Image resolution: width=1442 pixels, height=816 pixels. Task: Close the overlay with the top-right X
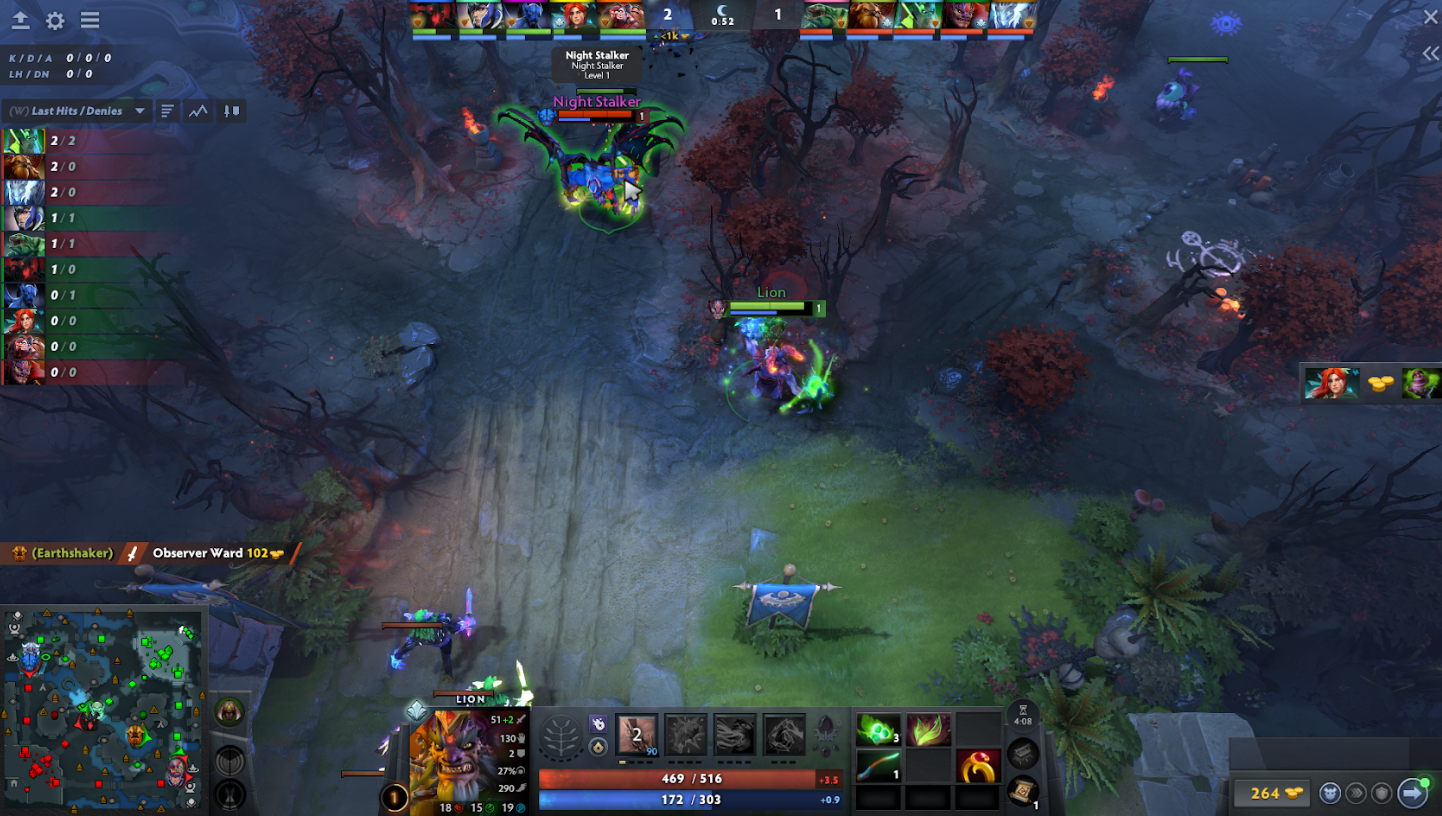click(x=1430, y=16)
